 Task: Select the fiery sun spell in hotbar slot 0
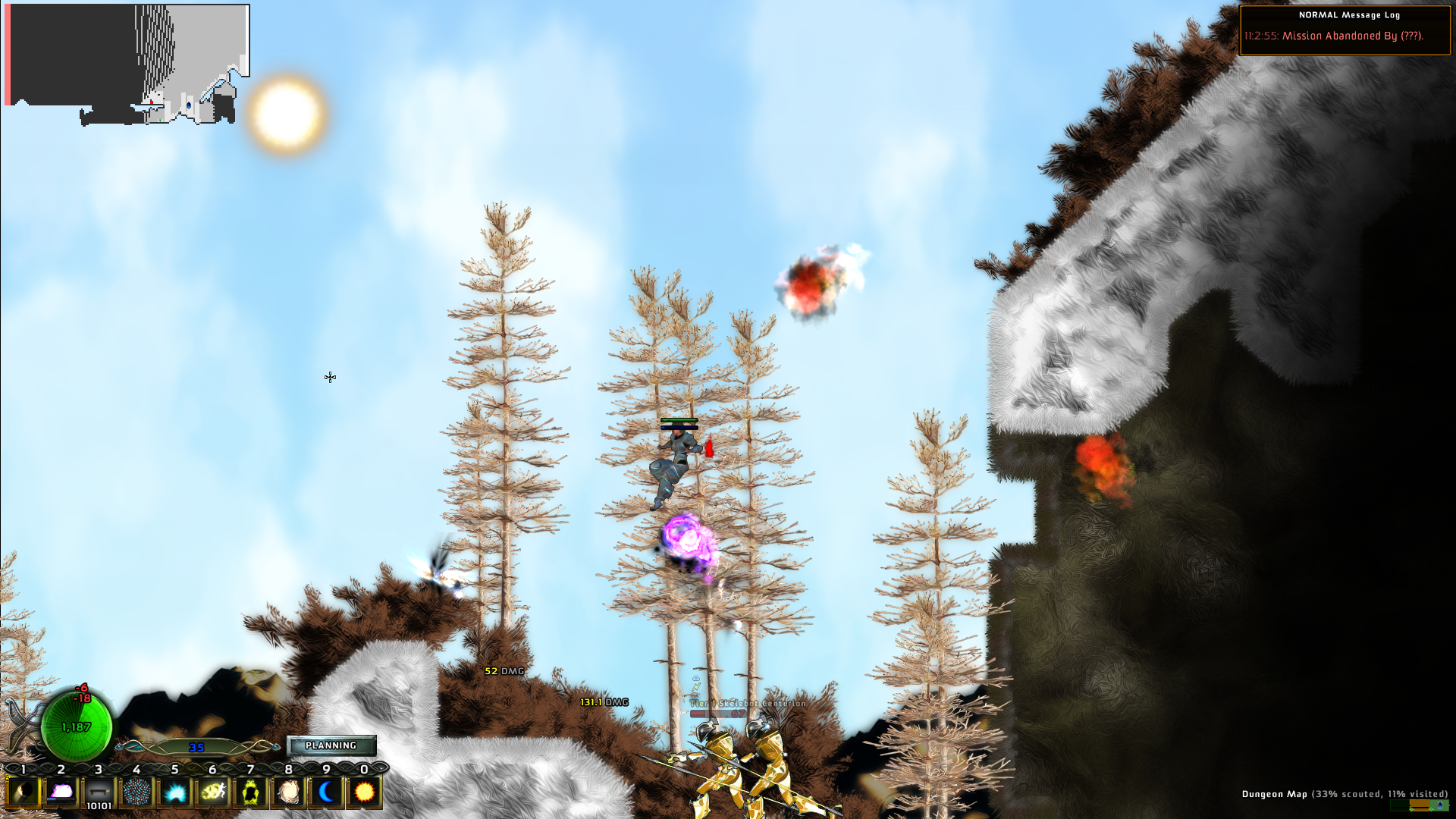[363, 792]
